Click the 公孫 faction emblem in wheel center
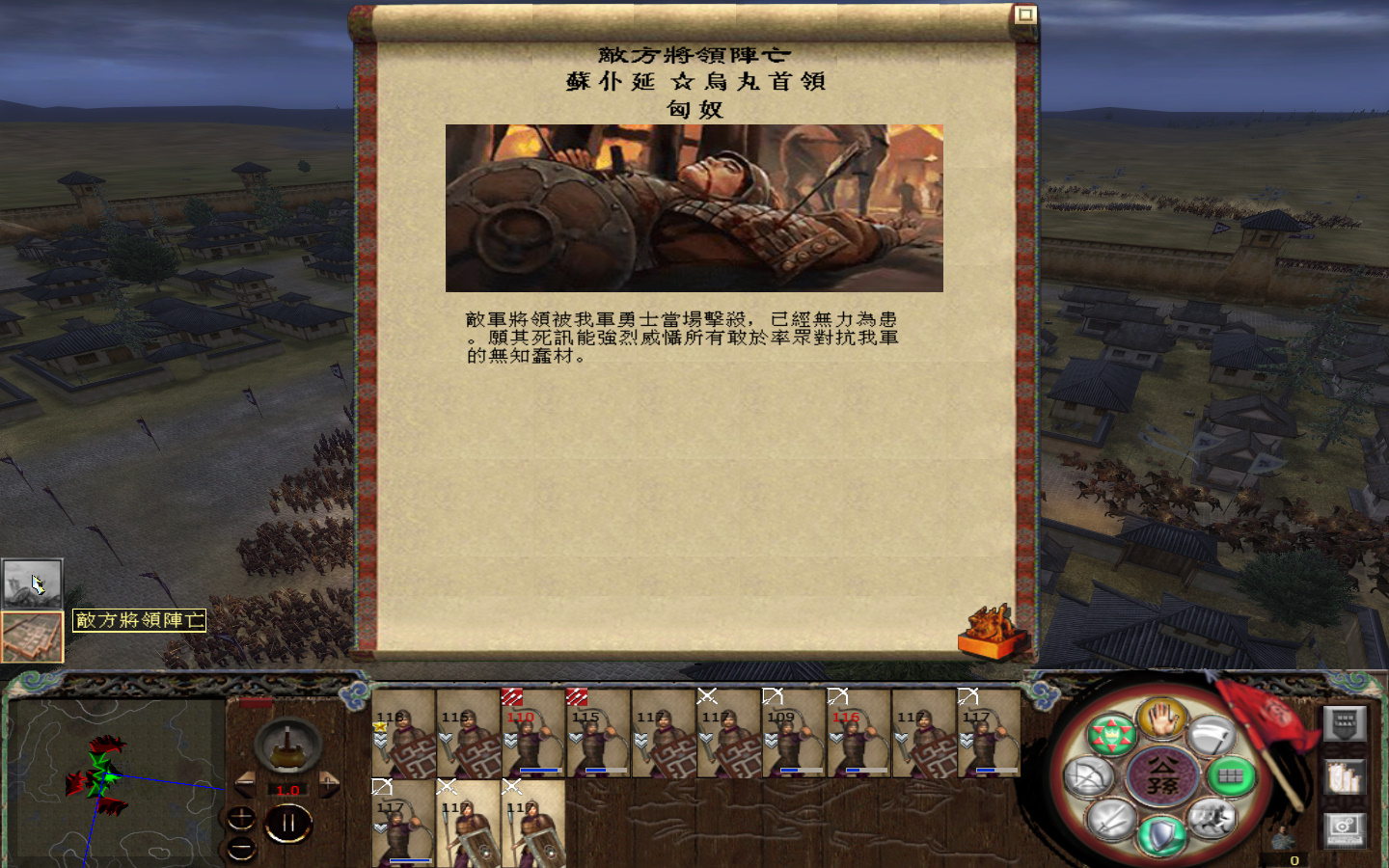The image size is (1389, 868). 1164,776
